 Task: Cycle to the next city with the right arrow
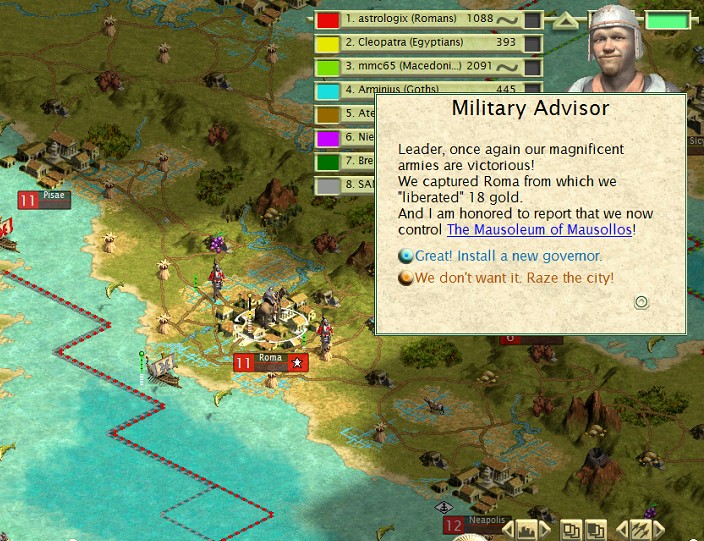544,529
